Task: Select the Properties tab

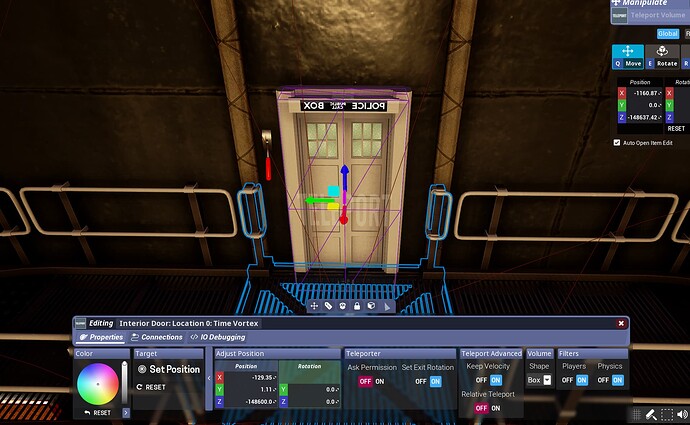Action: (101, 337)
